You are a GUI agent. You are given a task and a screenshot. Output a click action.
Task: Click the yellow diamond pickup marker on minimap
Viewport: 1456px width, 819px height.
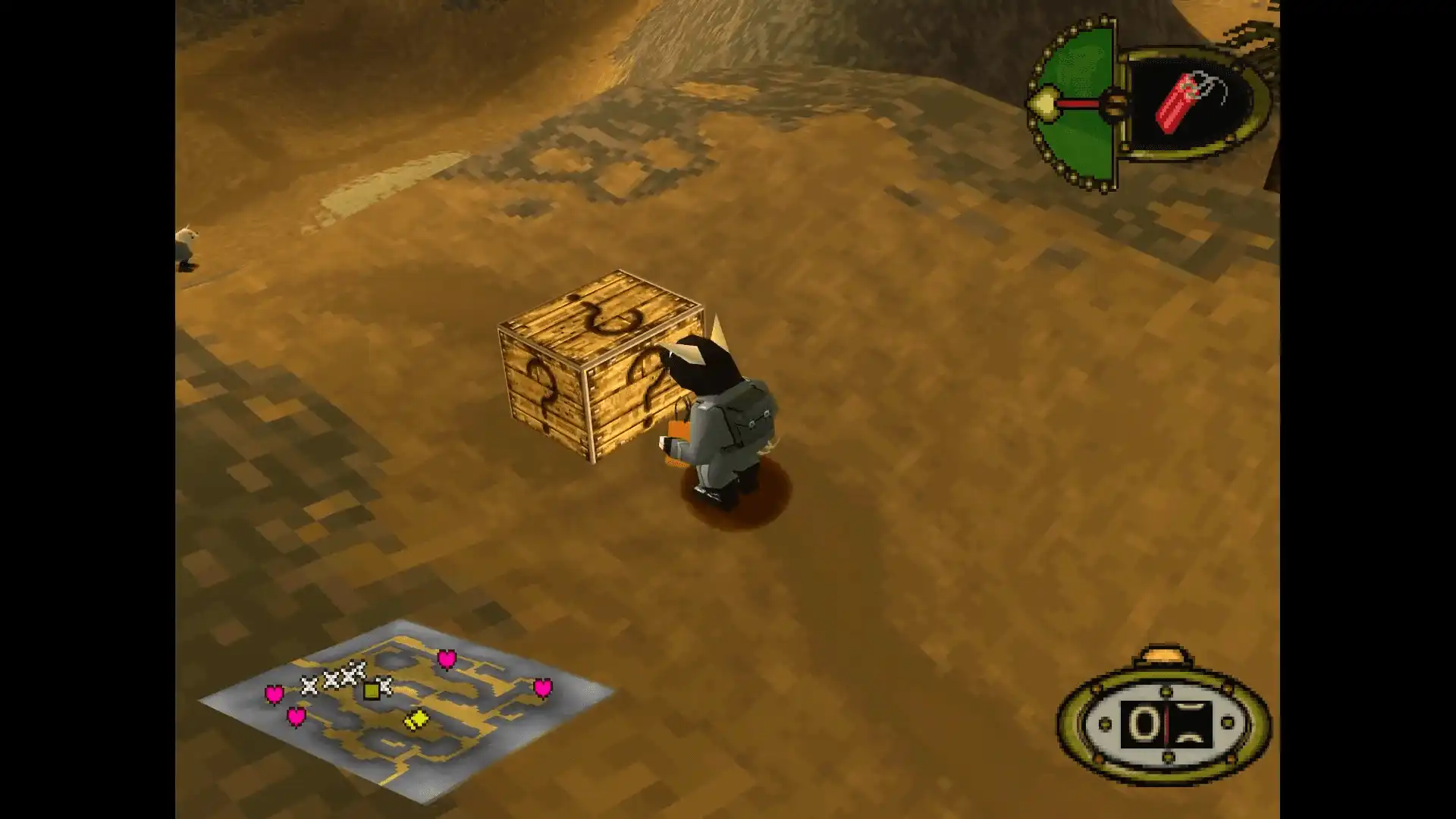tap(419, 720)
